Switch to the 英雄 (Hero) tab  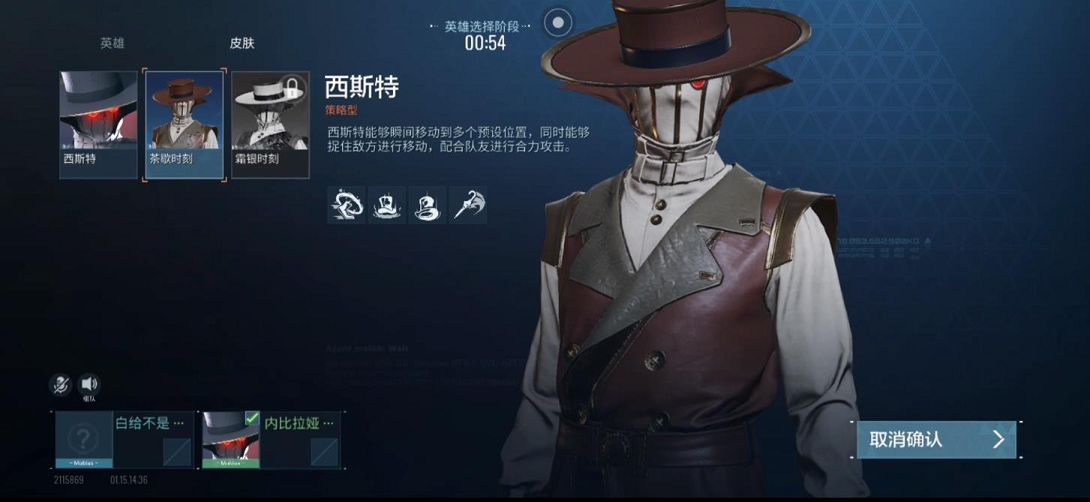(x=112, y=44)
